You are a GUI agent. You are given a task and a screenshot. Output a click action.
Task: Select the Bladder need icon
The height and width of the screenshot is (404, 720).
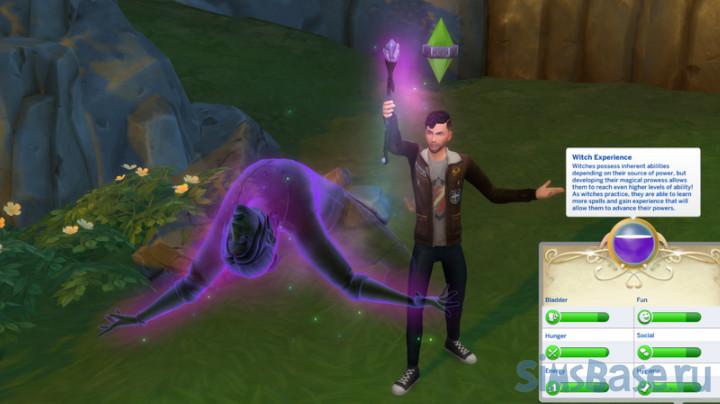click(553, 317)
